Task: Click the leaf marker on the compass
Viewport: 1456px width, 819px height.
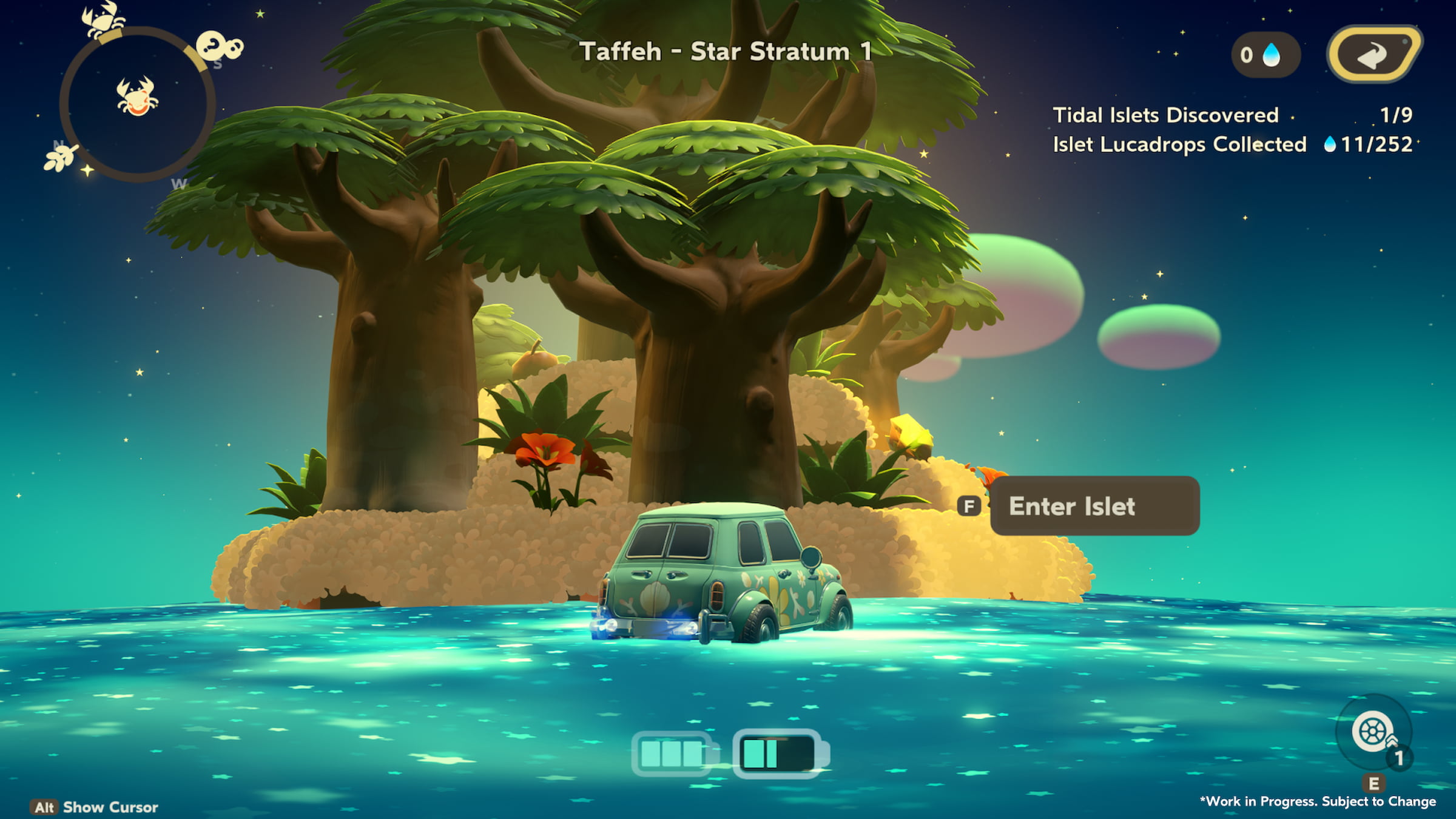Action: pyautogui.click(x=61, y=157)
